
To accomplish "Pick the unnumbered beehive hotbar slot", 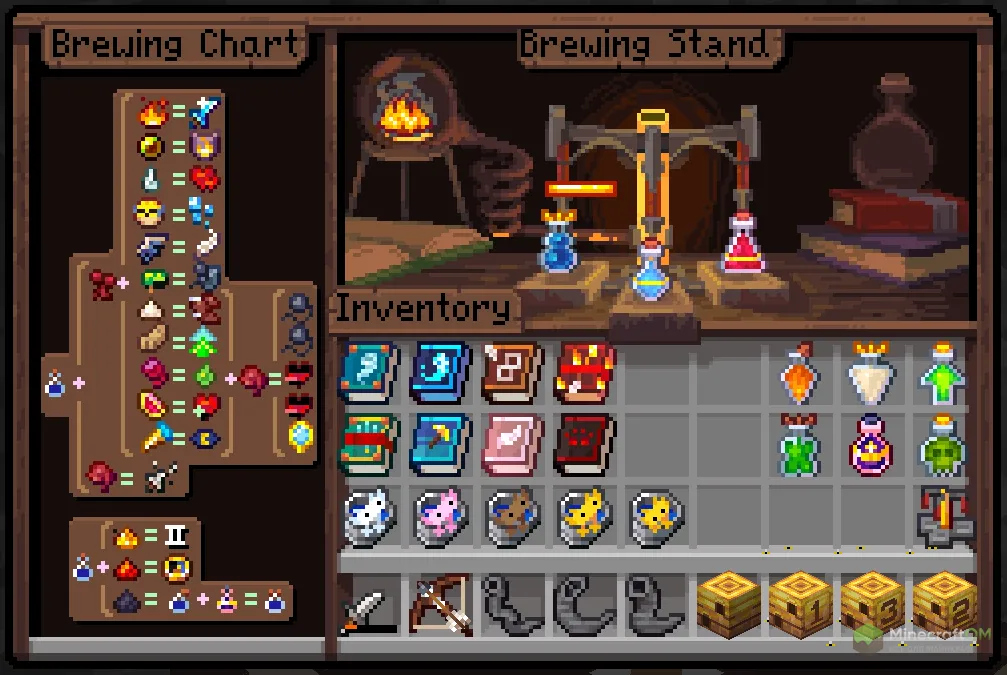I will pos(727,603).
